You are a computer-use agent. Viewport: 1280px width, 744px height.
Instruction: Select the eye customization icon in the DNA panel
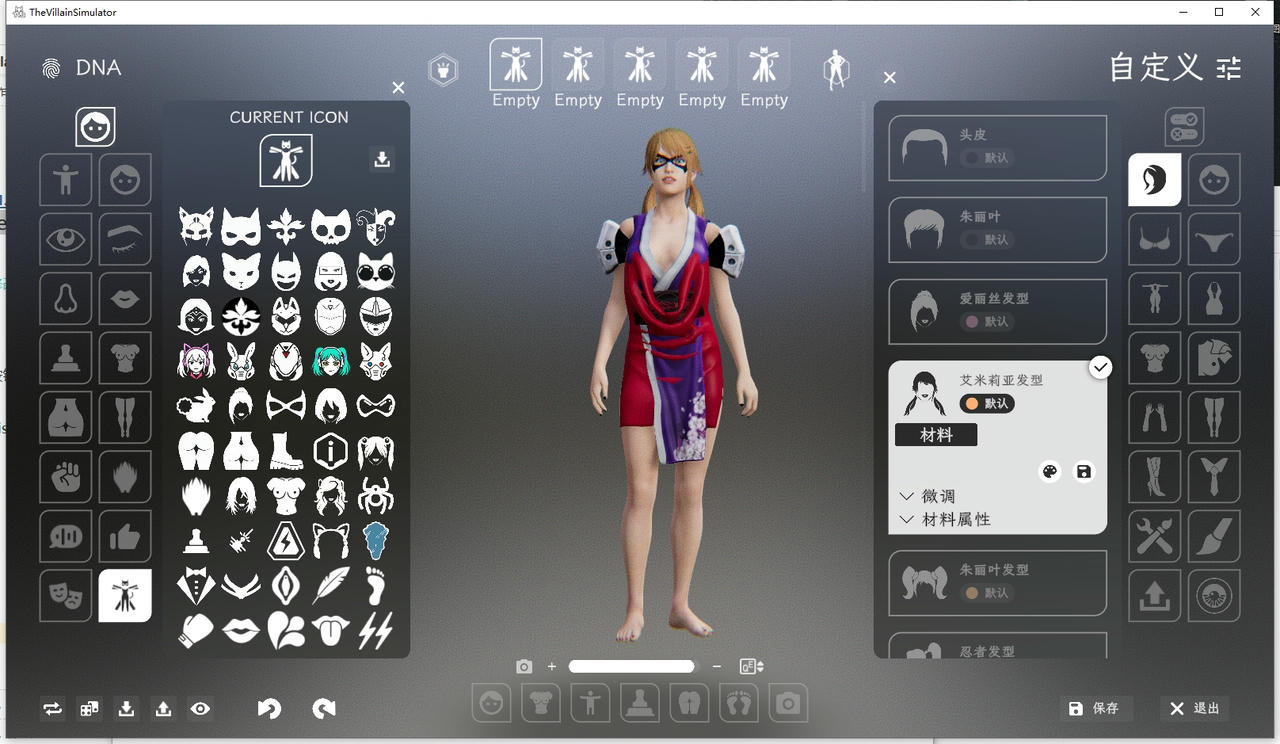coord(65,239)
